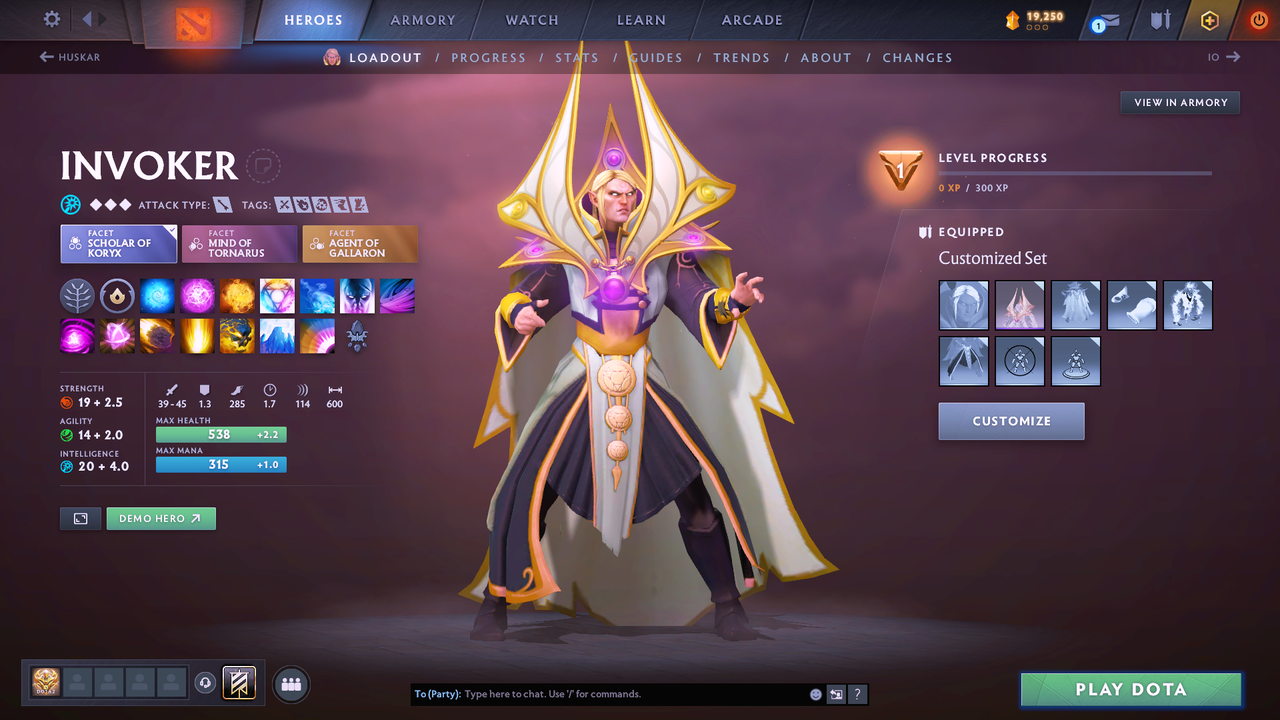Click the emoticon smiley in the chat bar
Image resolution: width=1280 pixels, height=720 pixels.
[x=816, y=693]
